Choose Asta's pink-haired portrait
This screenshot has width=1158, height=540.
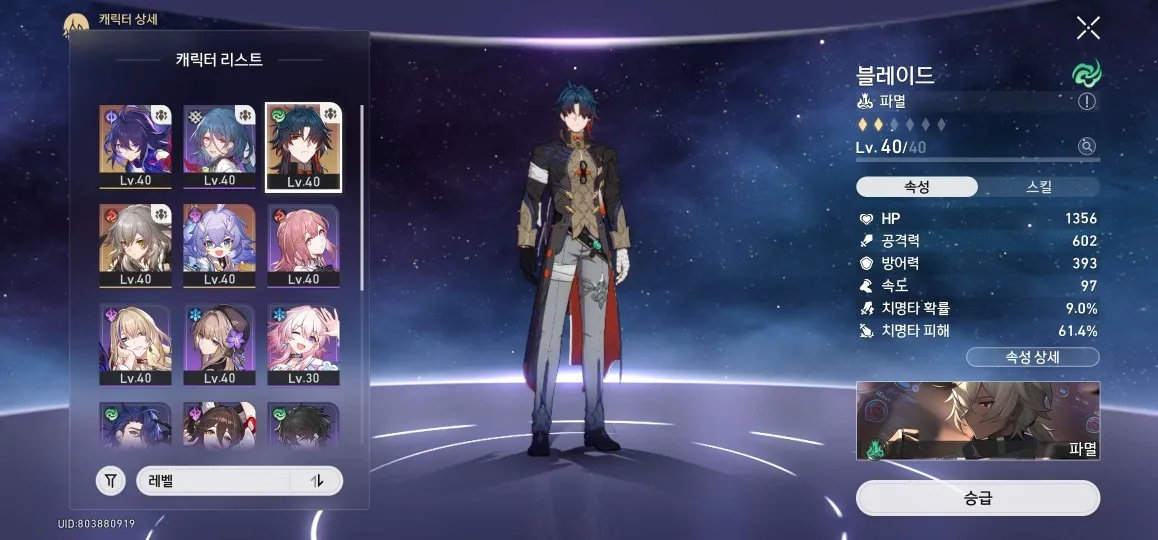click(x=303, y=245)
